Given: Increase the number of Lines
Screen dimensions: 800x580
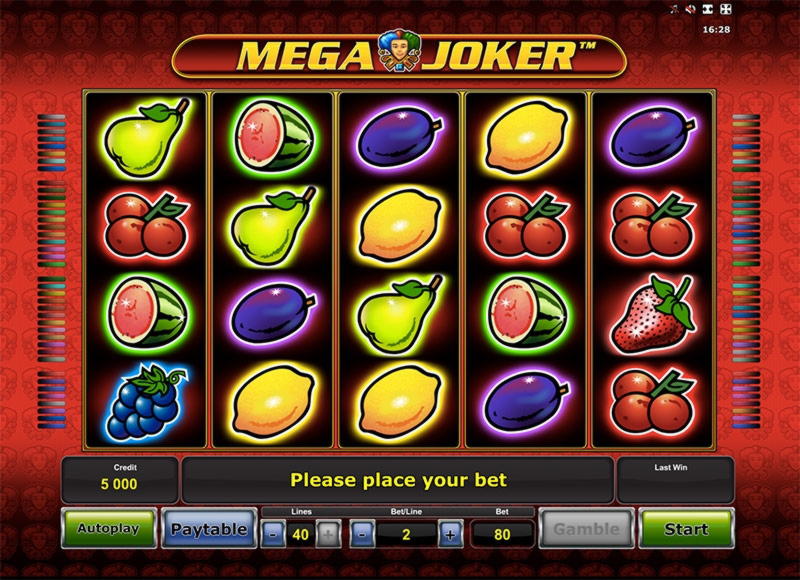Looking at the screenshot, I should pyautogui.click(x=328, y=533).
